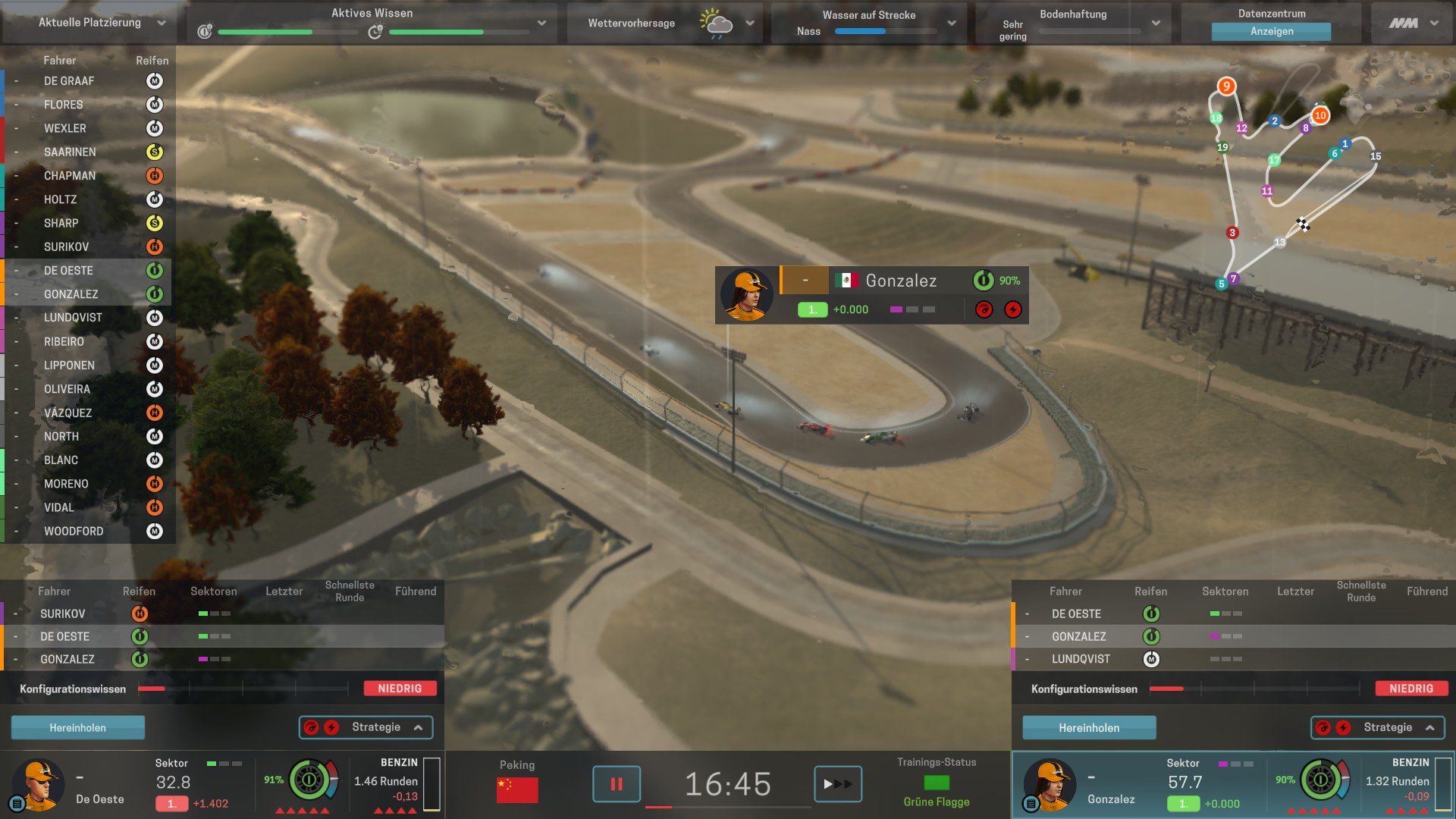Expand the Wasser auf Strecke panel
This screenshot has width=1456, height=819.
952,23
